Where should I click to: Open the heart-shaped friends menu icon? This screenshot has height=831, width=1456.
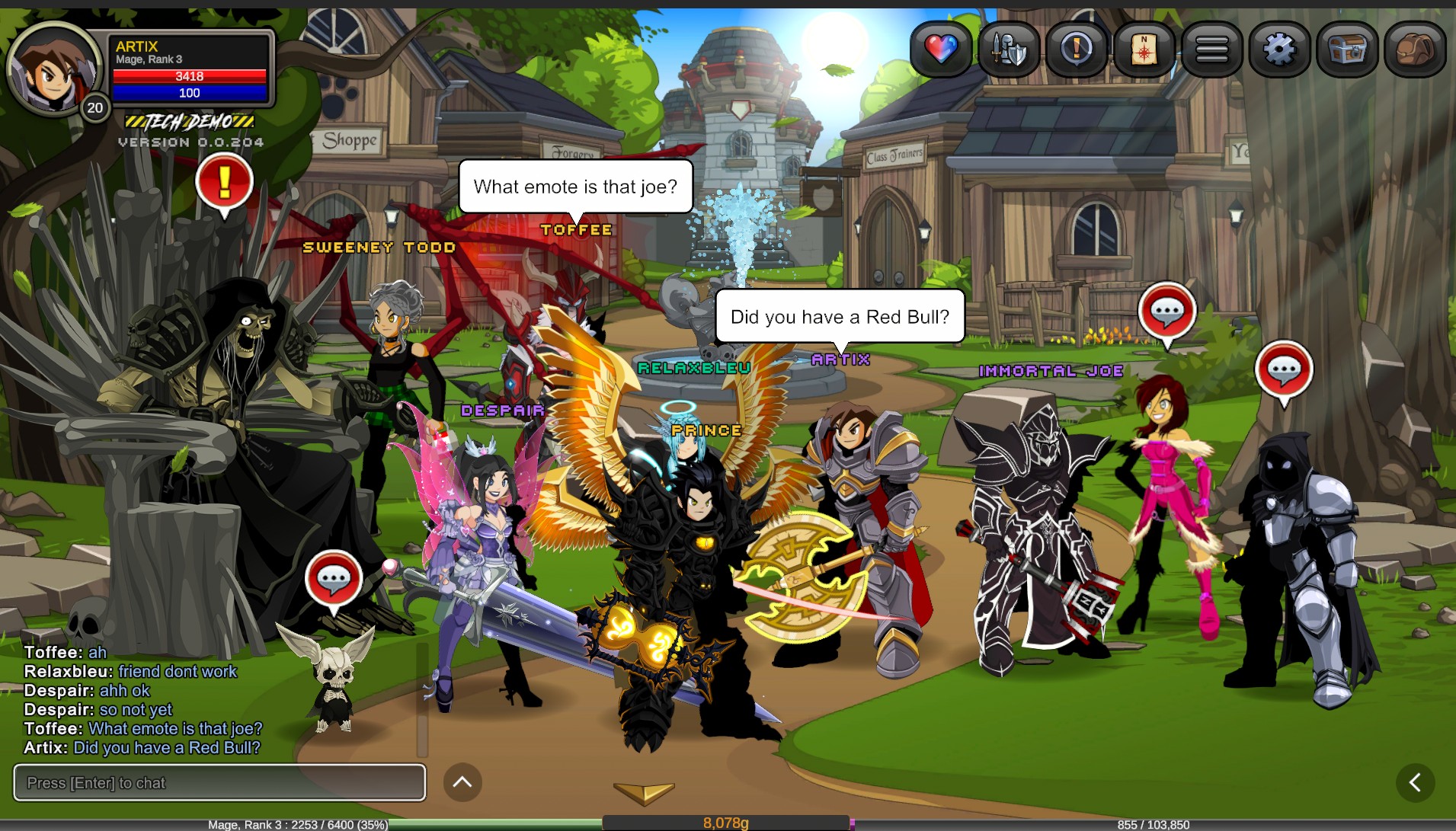click(941, 50)
